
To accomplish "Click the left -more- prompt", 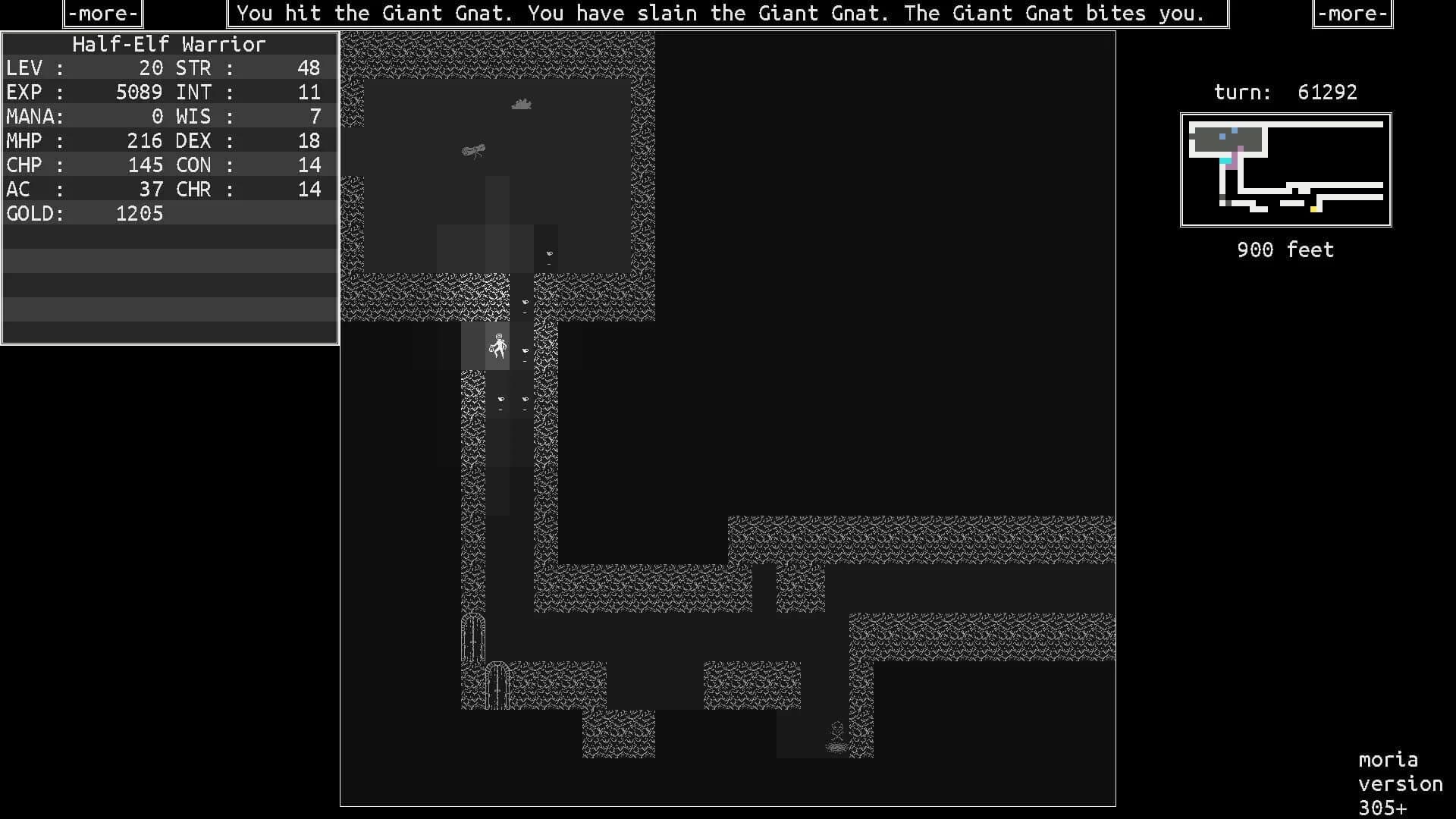I will pos(102,13).
